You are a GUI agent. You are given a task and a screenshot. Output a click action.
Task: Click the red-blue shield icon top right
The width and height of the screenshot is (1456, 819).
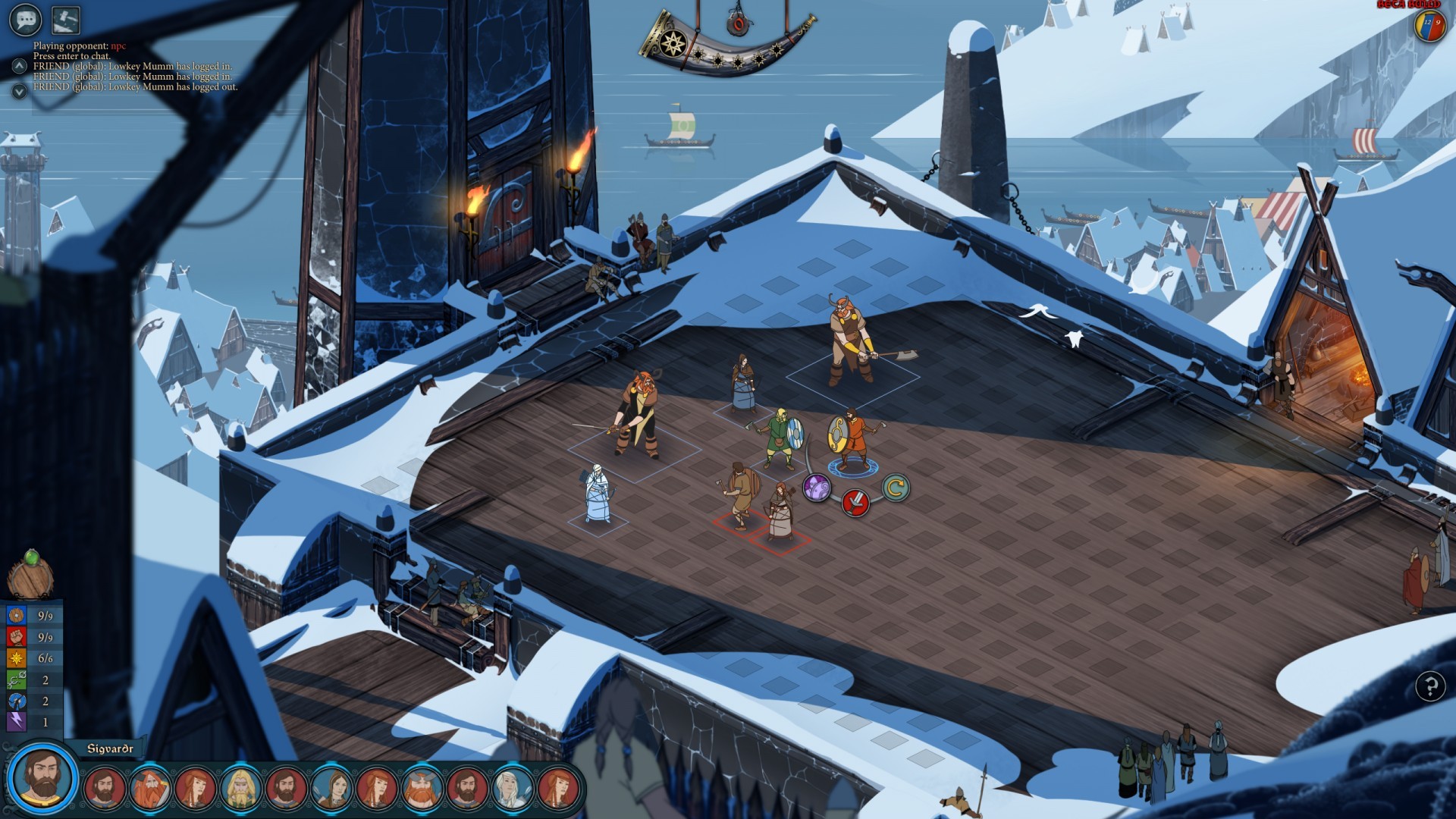tap(1430, 25)
